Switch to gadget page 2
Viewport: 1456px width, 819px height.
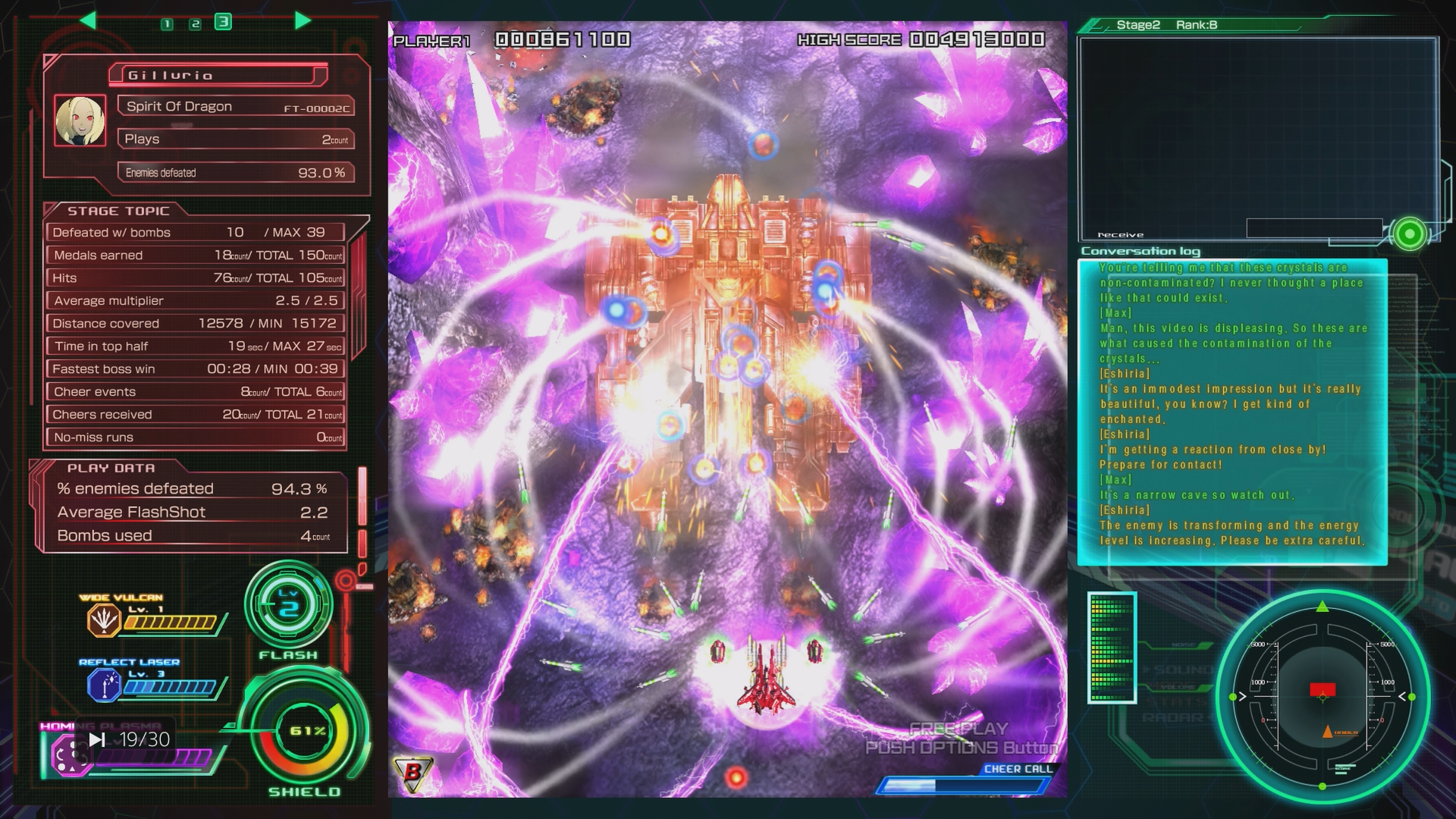click(195, 24)
